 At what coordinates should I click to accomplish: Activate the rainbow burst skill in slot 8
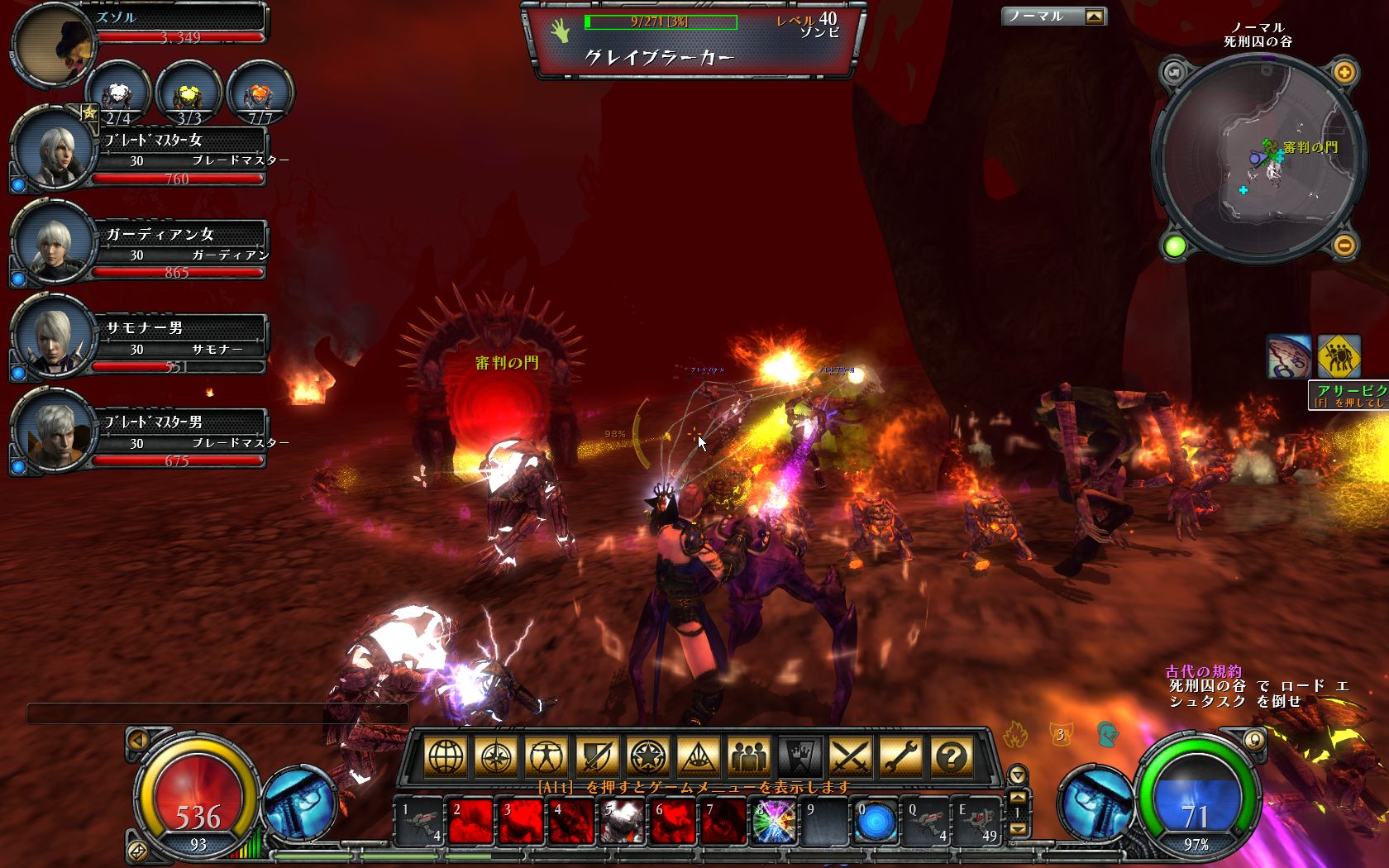[x=775, y=822]
